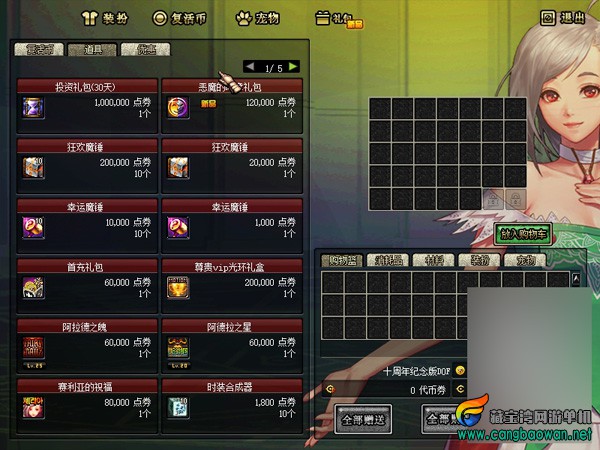Open the 复活币 shop category
Screen dimensions: 600x450
point(178,17)
